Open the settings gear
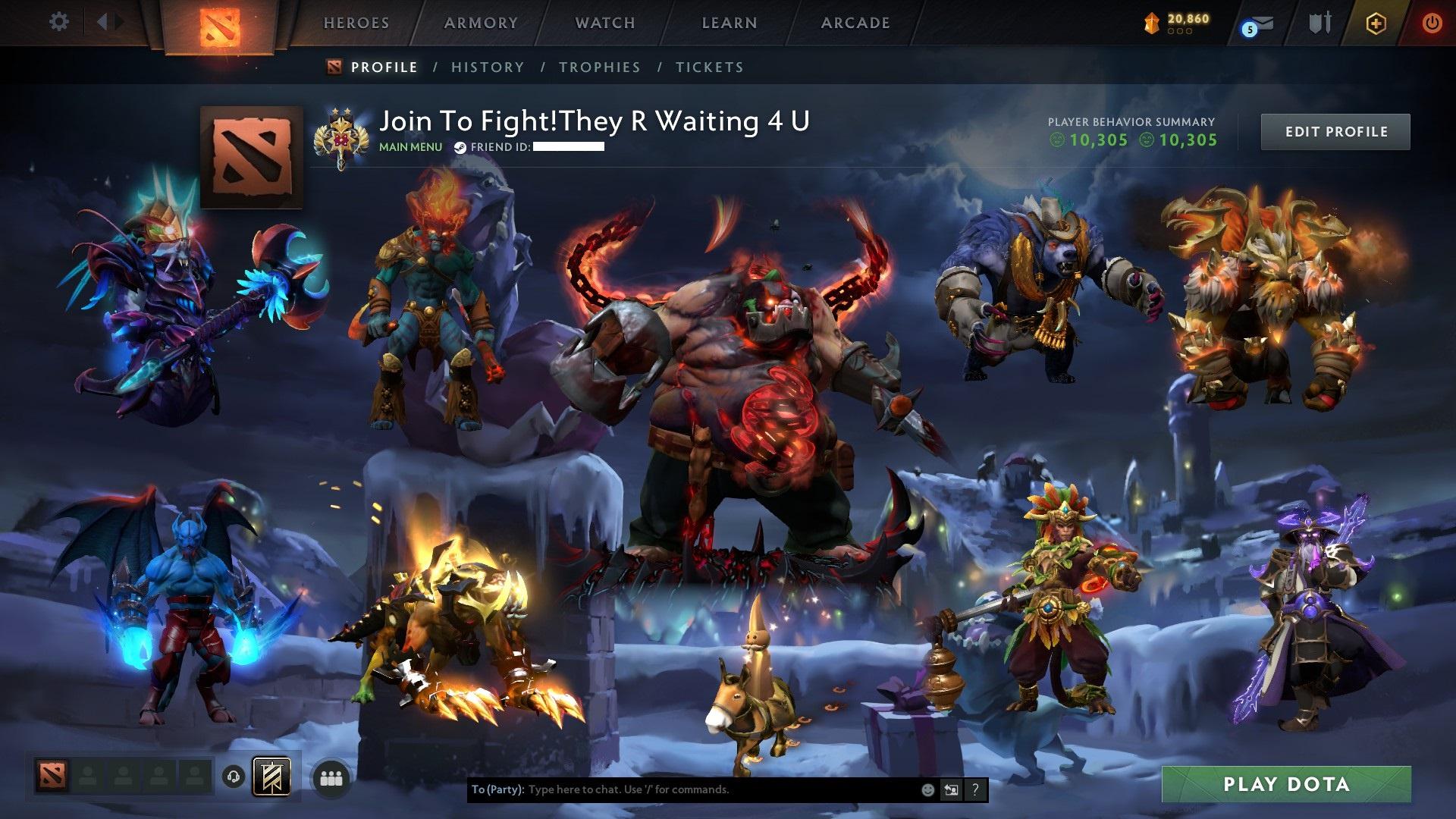1456x819 pixels. click(x=58, y=22)
